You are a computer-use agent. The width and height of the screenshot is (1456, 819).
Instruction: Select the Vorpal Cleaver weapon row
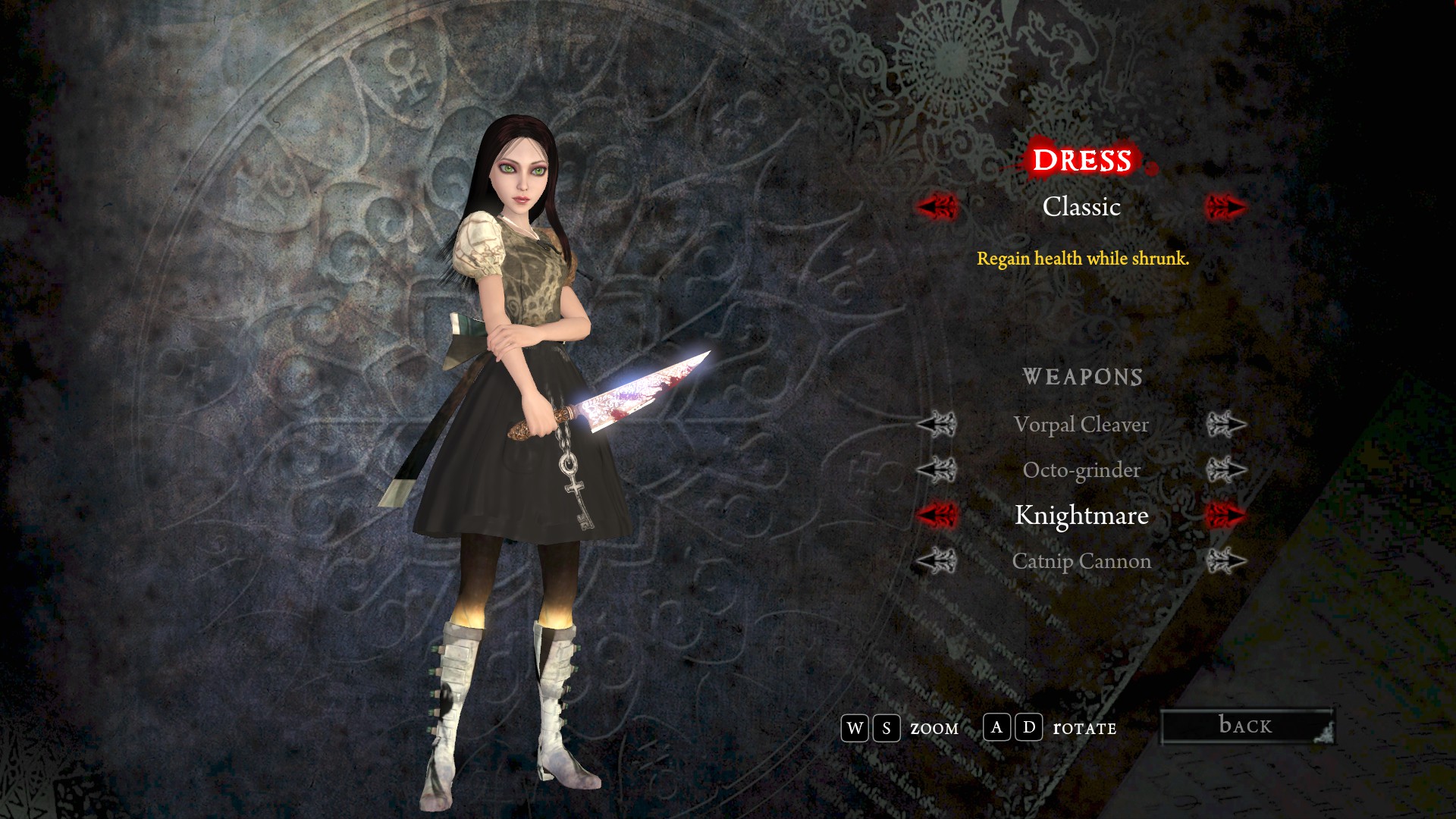tap(1081, 425)
